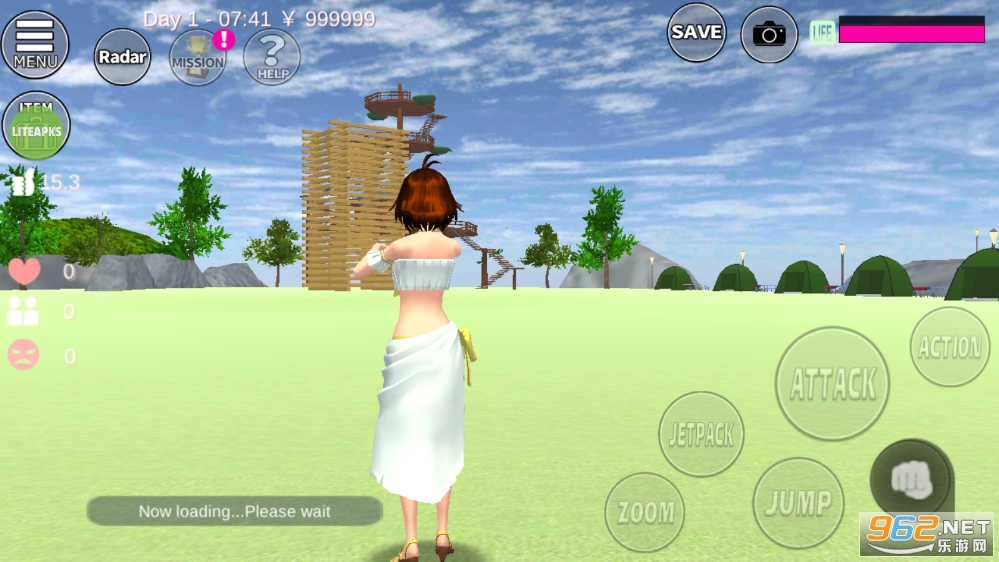
Task: Show the HELP question mark screen
Action: (x=272, y=57)
